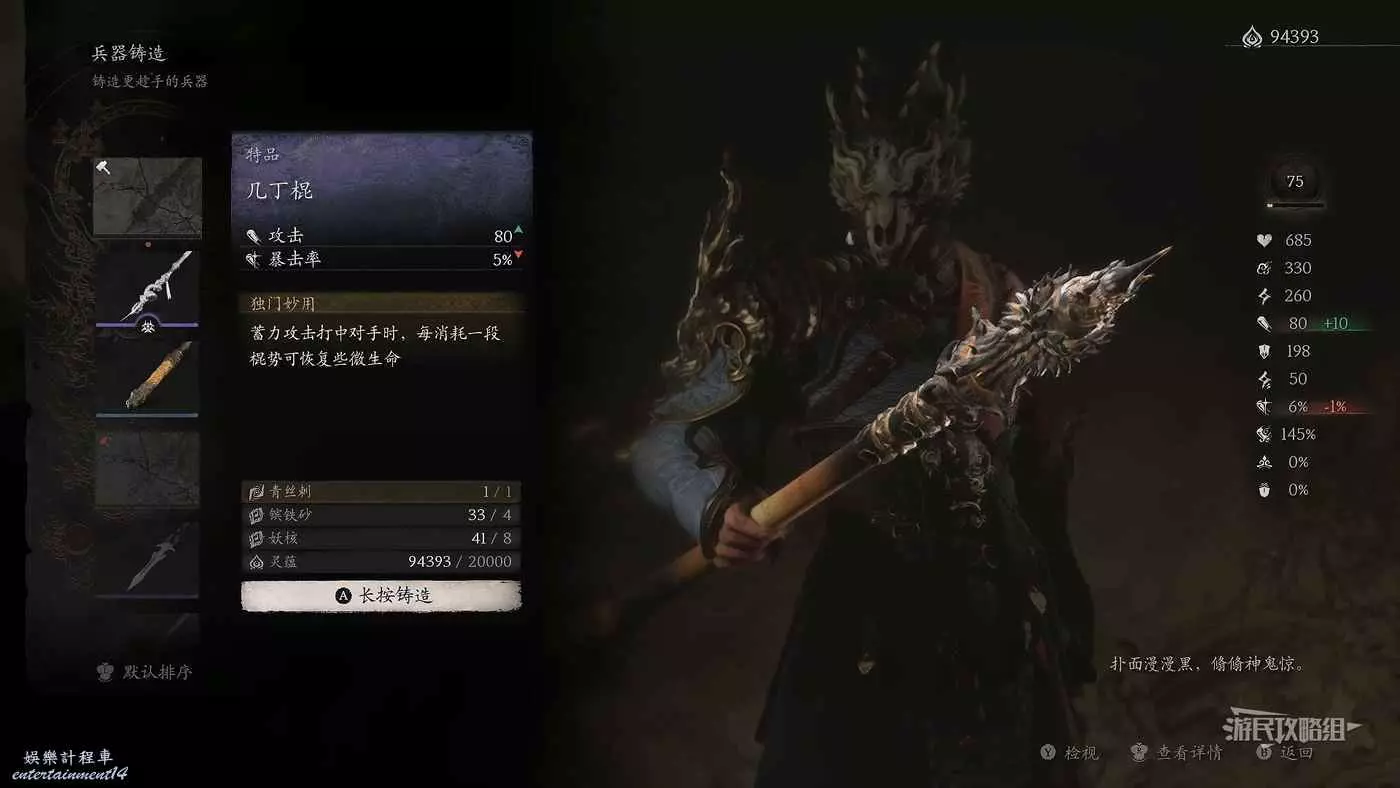The height and width of the screenshot is (788, 1400).
Task: Open the 默认排序 sort option
Action: 146,672
